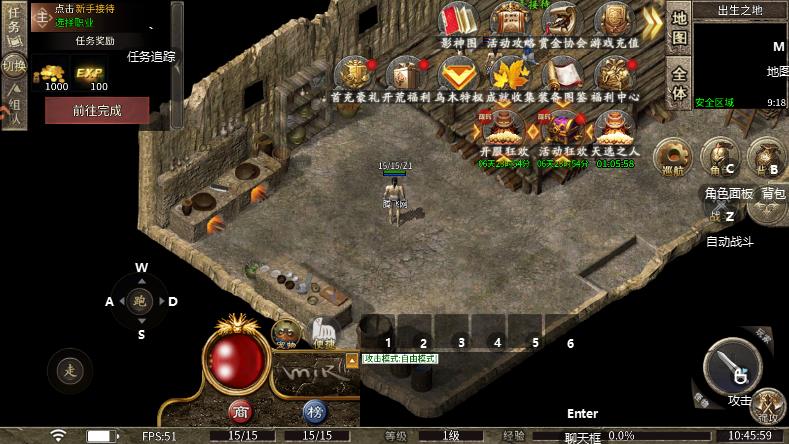
Task: Open the 游戏充值 recharge icon
Action: click(614, 22)
